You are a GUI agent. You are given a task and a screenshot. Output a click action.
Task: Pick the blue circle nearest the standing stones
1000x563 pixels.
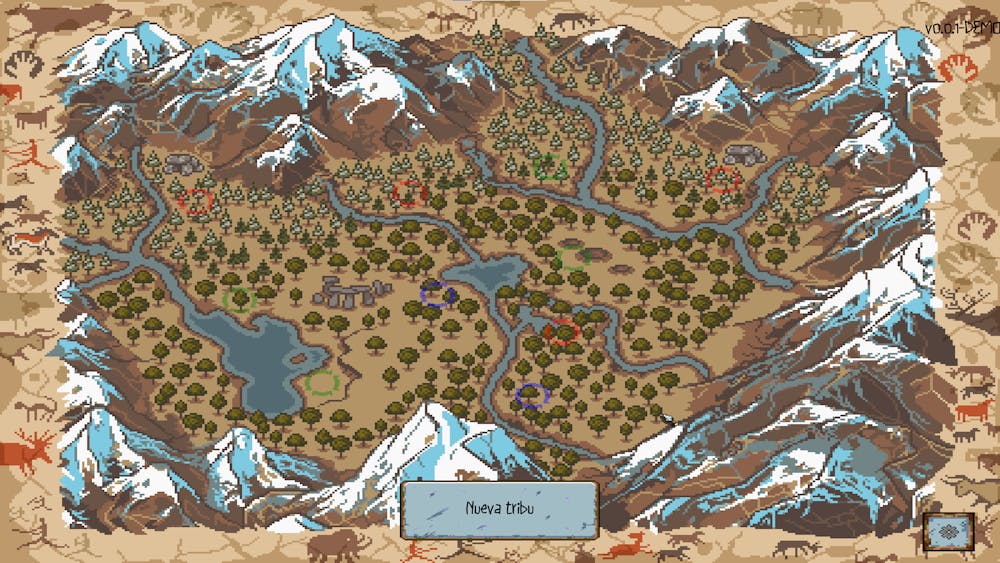click(x=438, y=294)
